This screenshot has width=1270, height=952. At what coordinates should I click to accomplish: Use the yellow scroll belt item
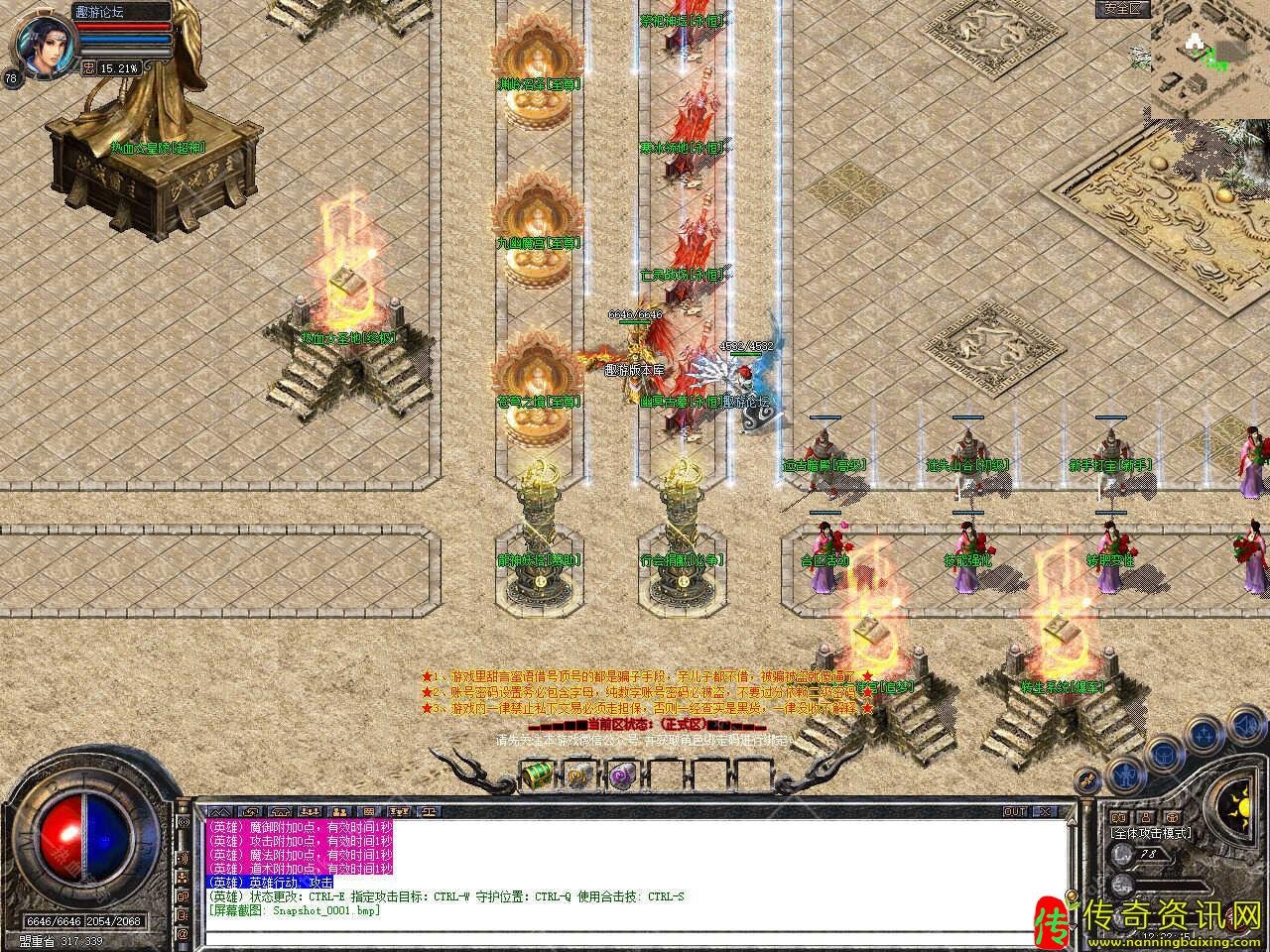tap(578, 773)
